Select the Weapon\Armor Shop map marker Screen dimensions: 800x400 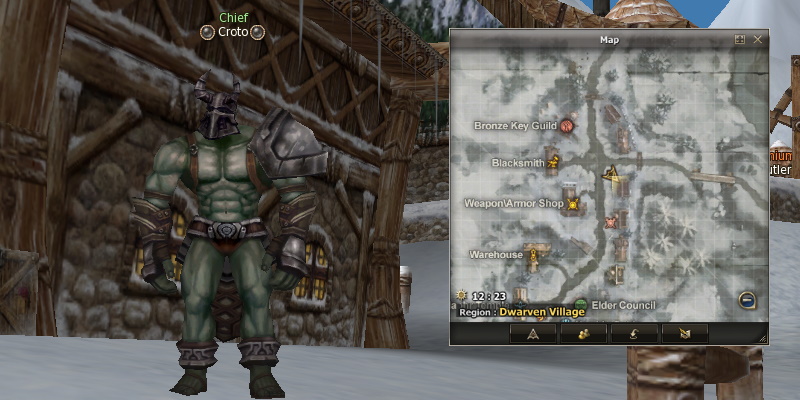click(x=573, y=204)
